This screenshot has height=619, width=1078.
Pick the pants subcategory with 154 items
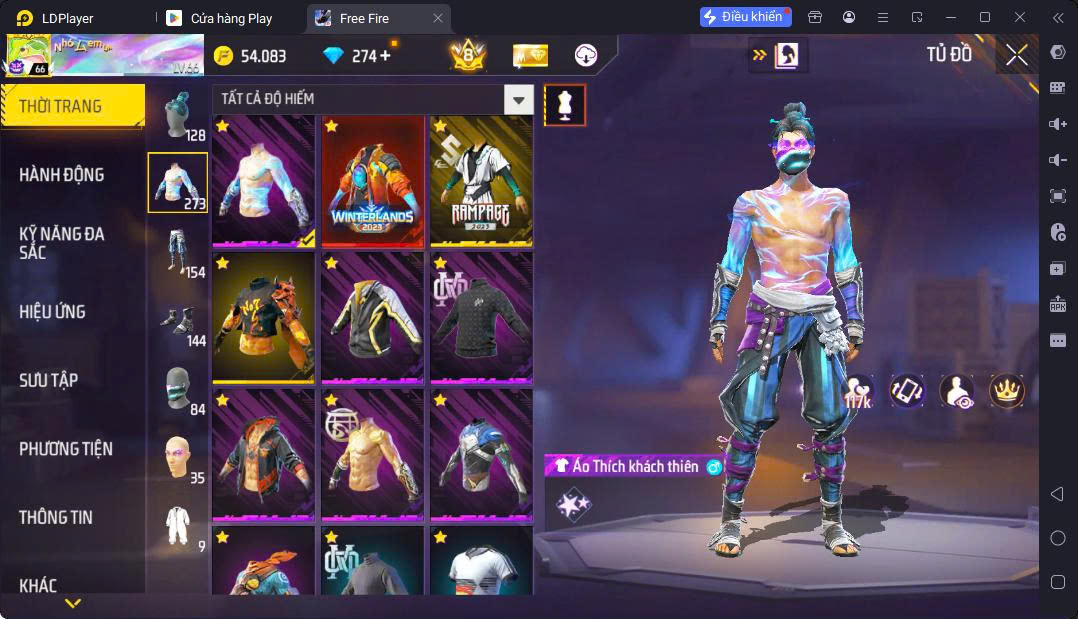click(x=178, y=251)
